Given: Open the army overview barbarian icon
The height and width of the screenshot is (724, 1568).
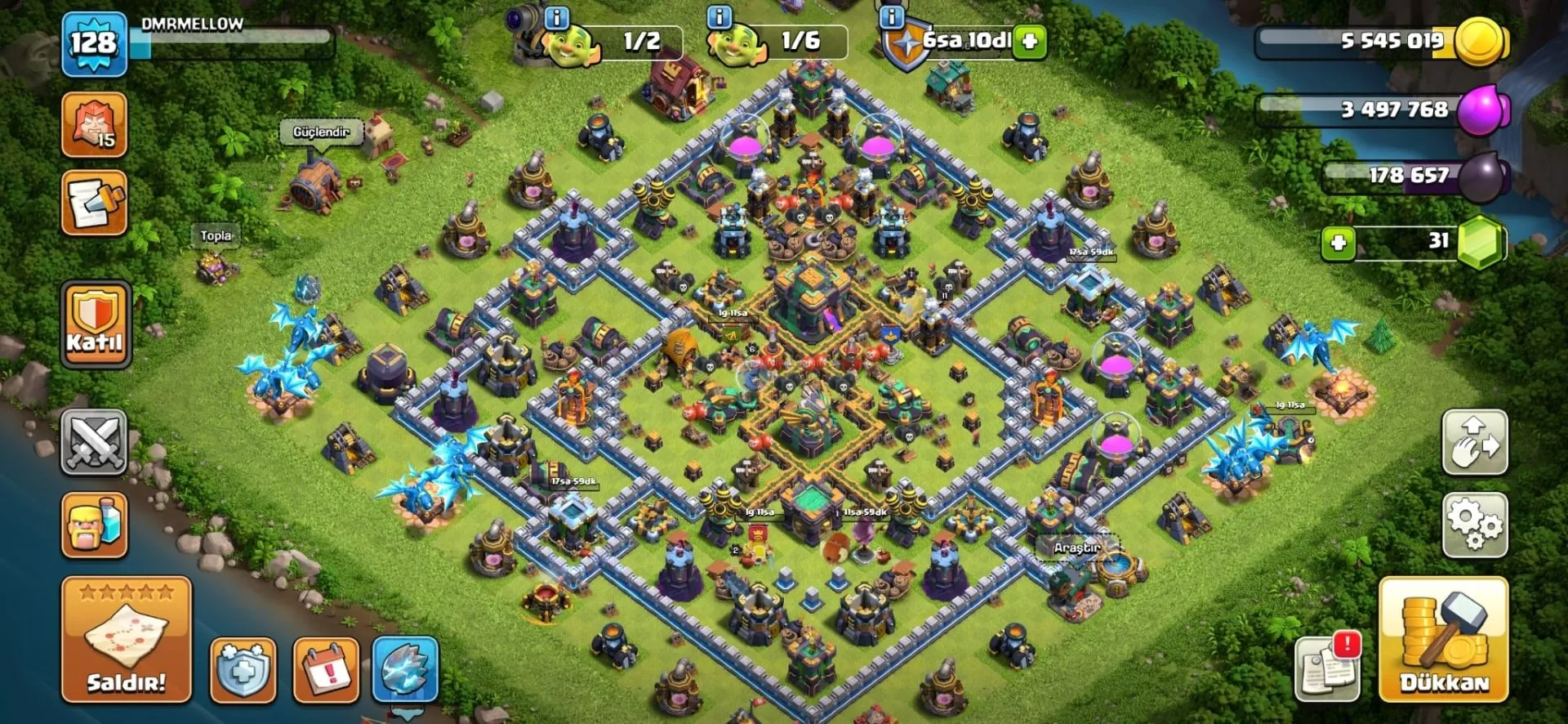Looking at the screenshot, I should point(94,525).
